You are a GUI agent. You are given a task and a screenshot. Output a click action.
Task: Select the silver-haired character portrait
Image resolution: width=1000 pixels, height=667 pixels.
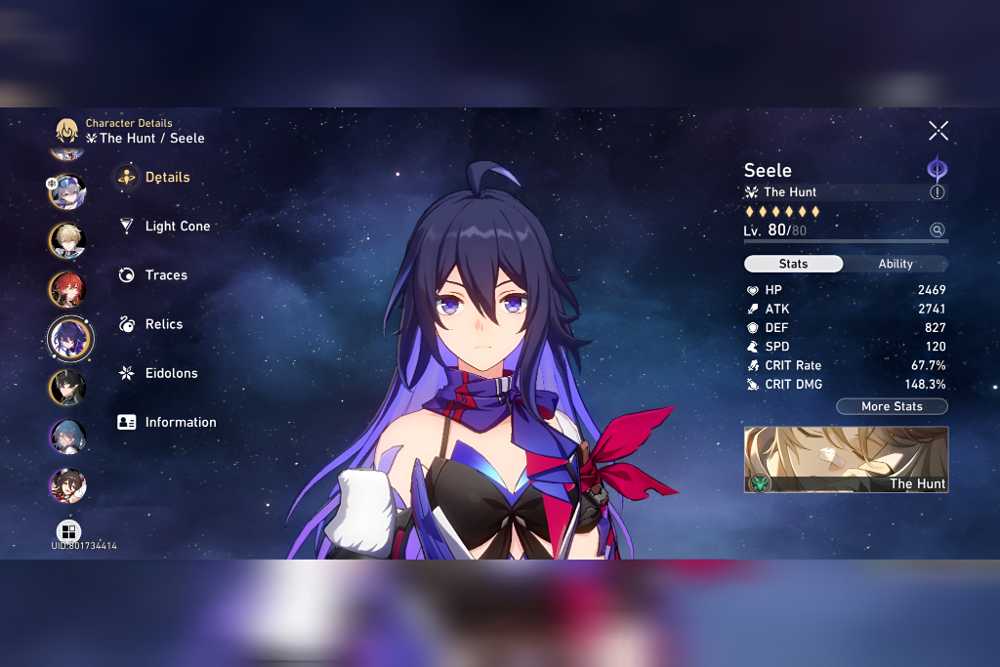68,191
